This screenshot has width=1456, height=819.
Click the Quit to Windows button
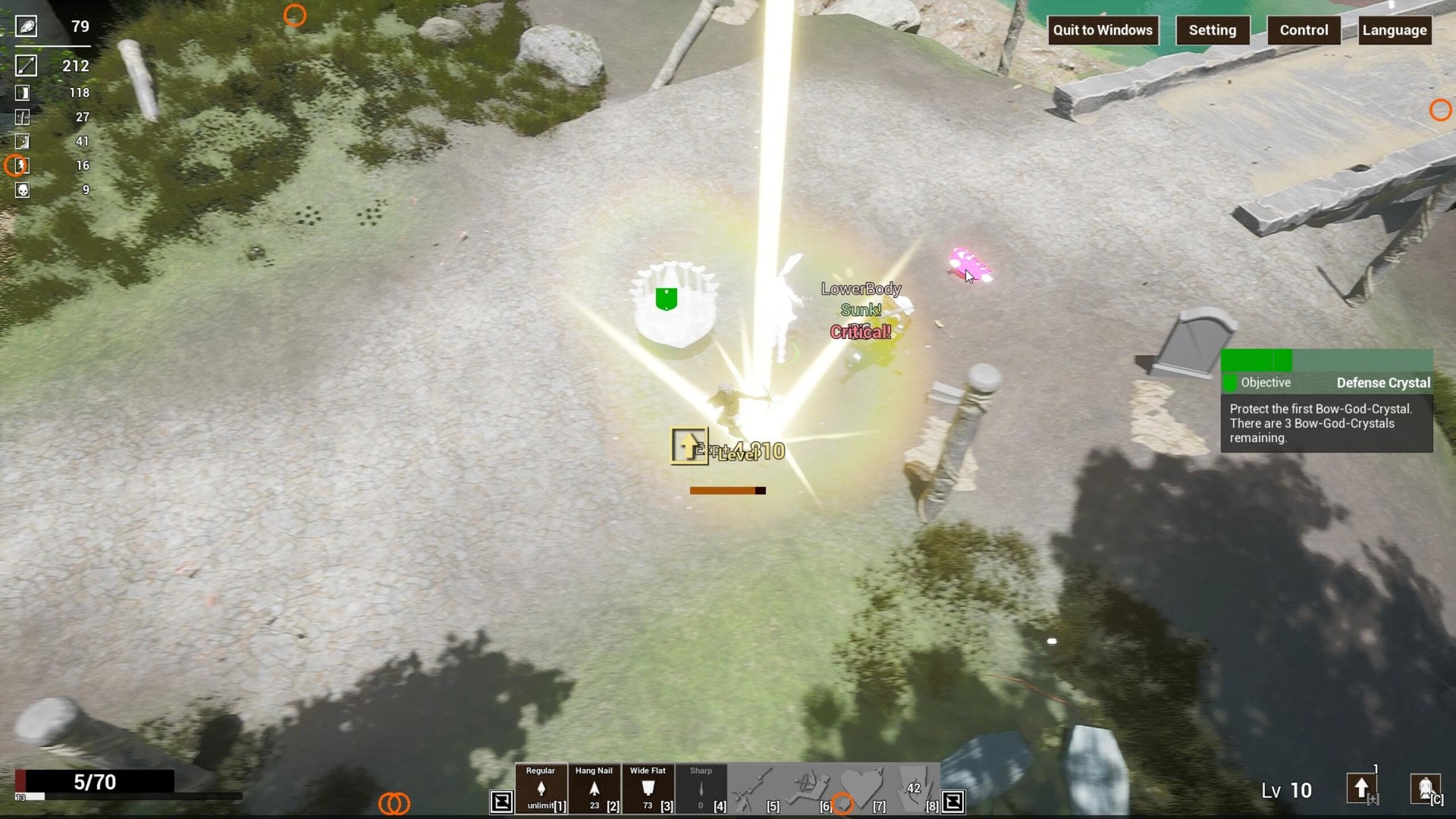click(1103, 30)
